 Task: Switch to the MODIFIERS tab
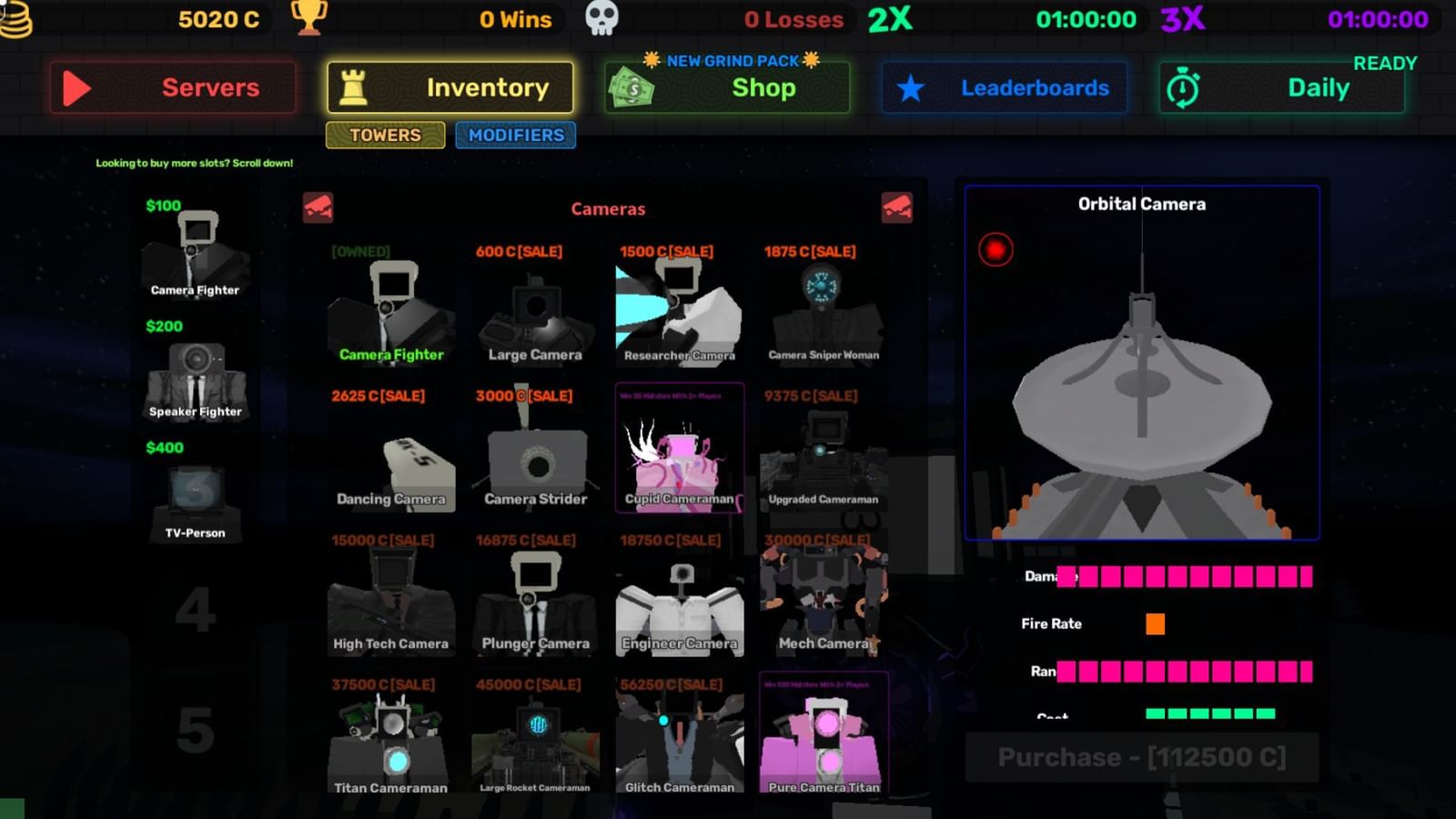tap(515, 135)
